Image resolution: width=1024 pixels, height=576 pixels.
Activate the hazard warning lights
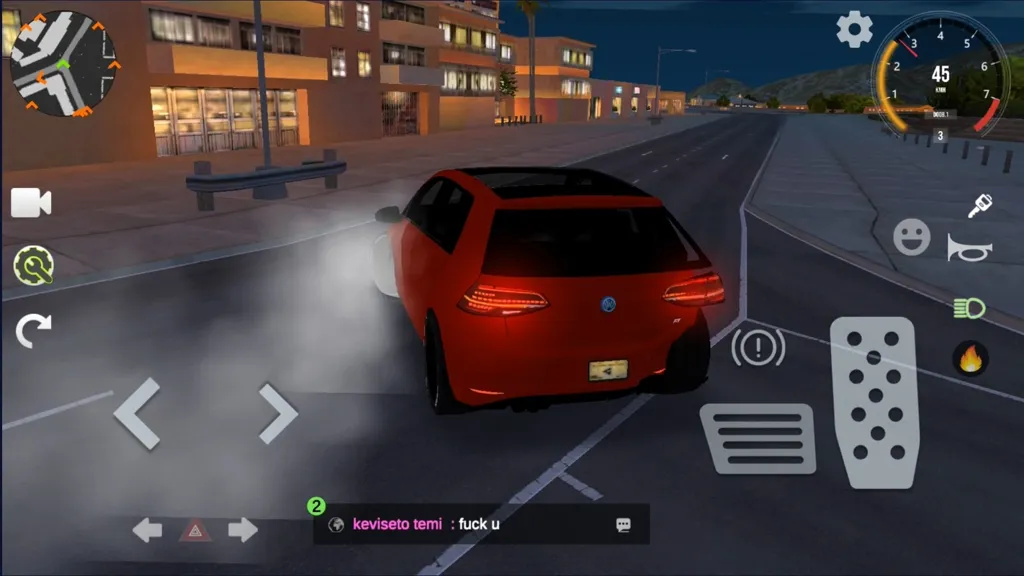coord(195,530)
